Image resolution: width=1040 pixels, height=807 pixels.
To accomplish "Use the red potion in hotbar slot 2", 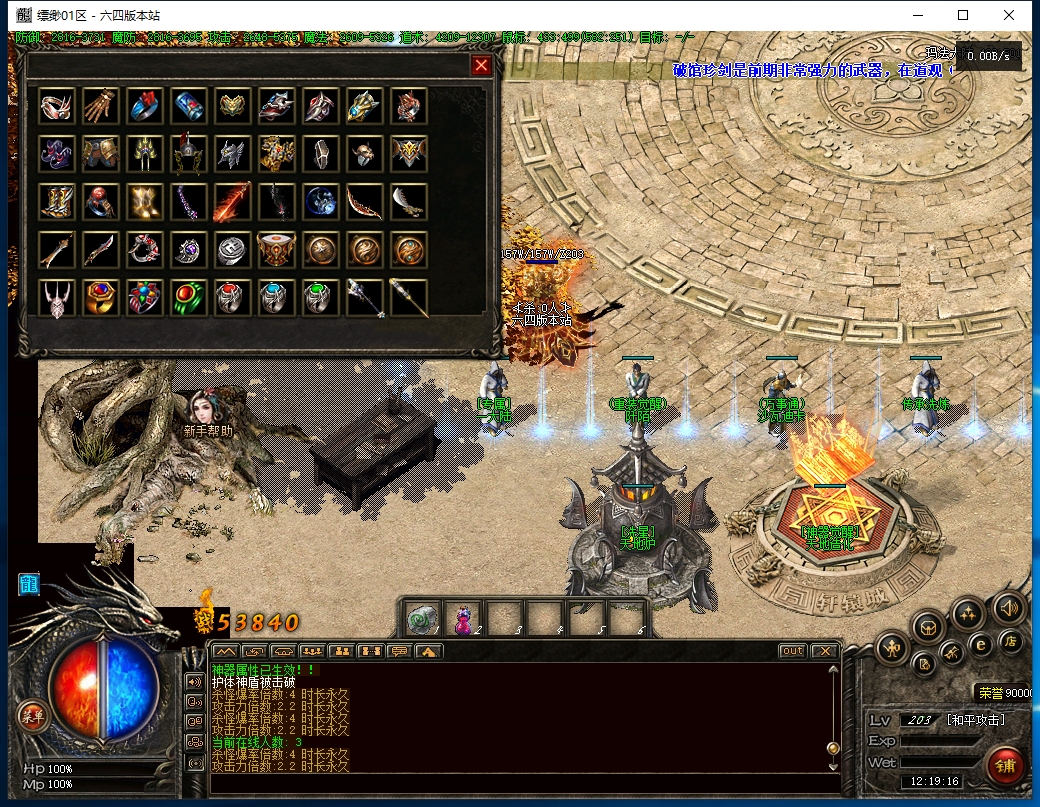I will (464, 622).
